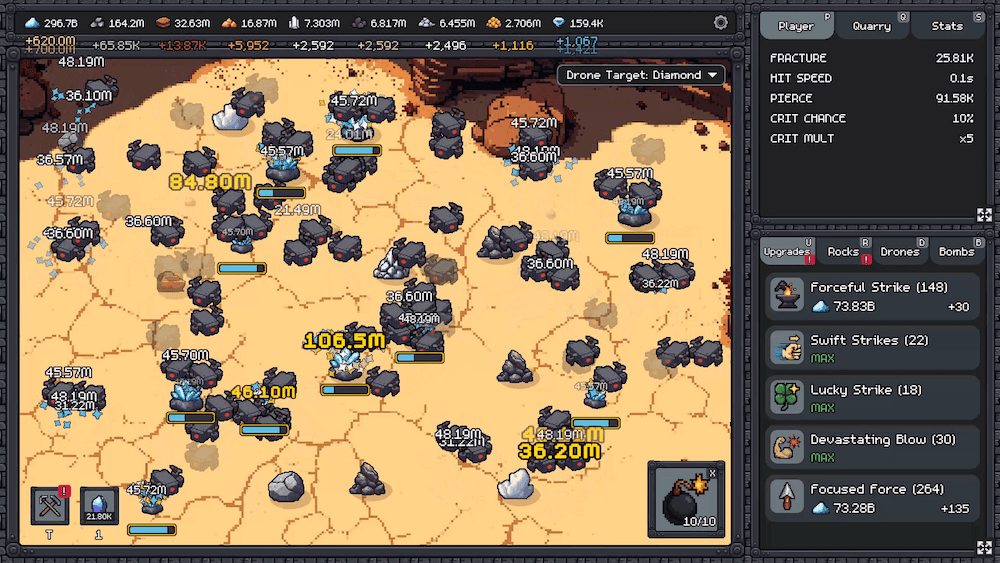
Task: View the Bombs tab
Action: (x=956, y=252)
